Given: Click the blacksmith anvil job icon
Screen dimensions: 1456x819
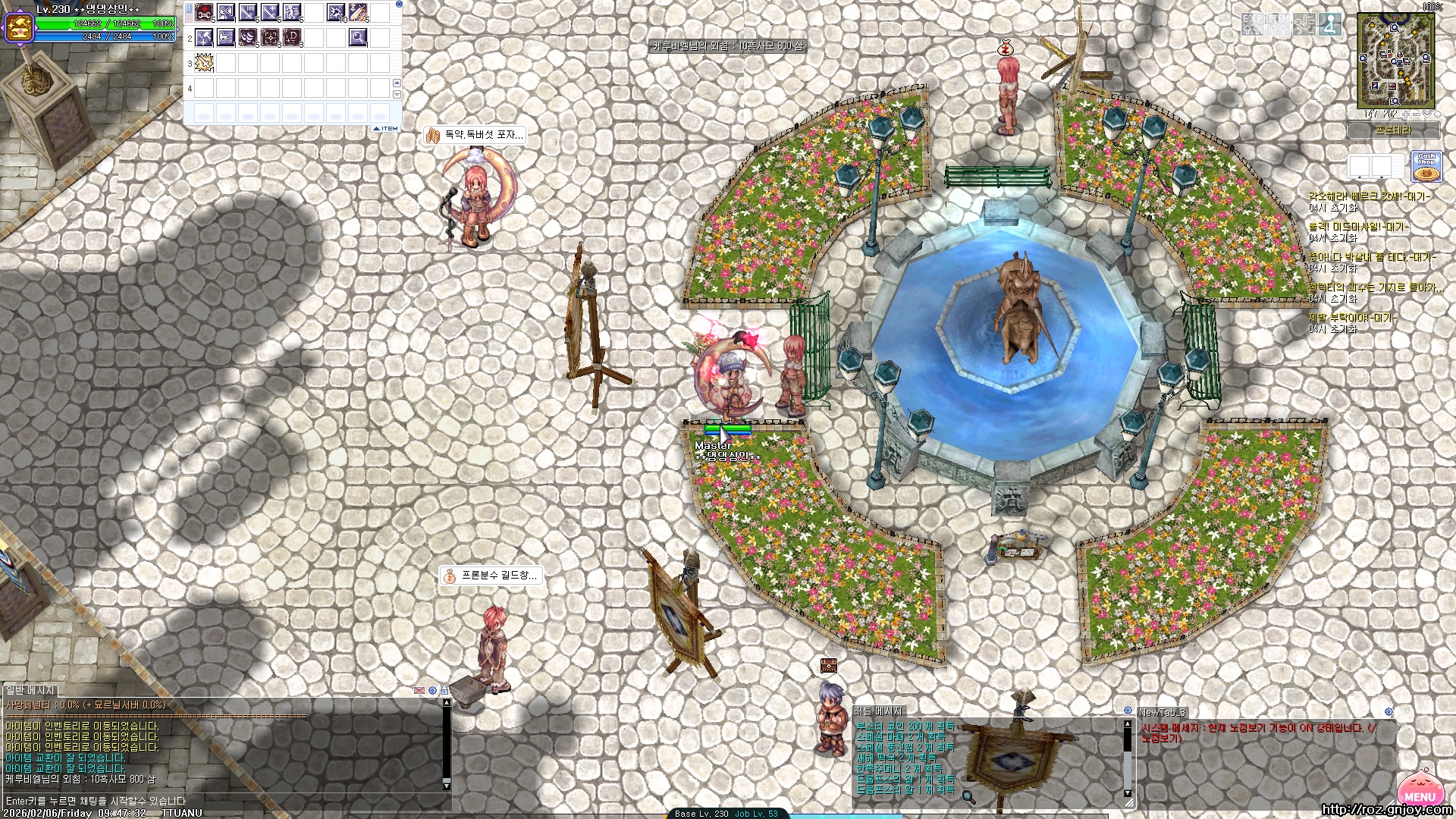Looking at the screenshot, I should tap(19, 28).
